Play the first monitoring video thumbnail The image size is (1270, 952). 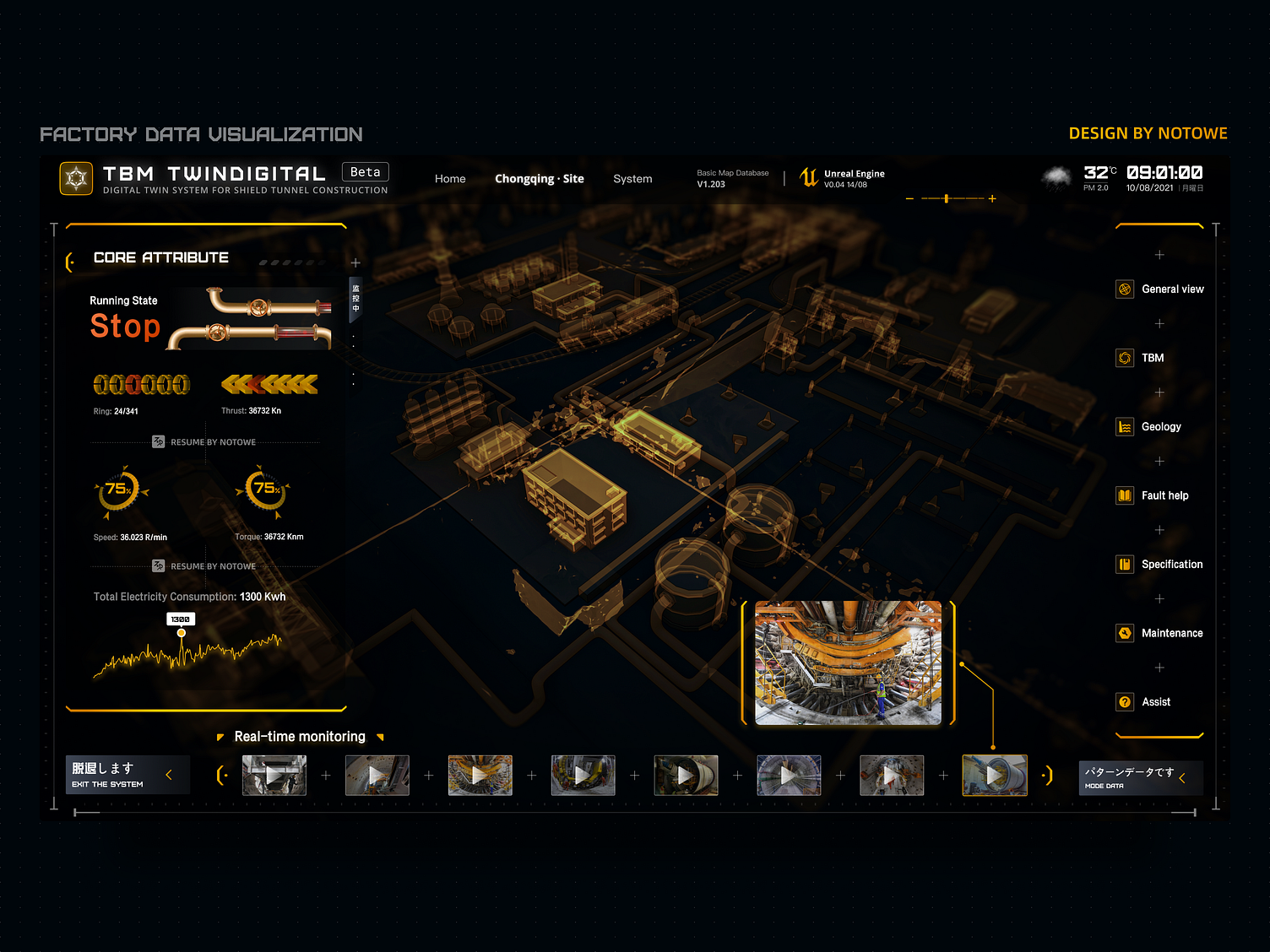[274, 775]
